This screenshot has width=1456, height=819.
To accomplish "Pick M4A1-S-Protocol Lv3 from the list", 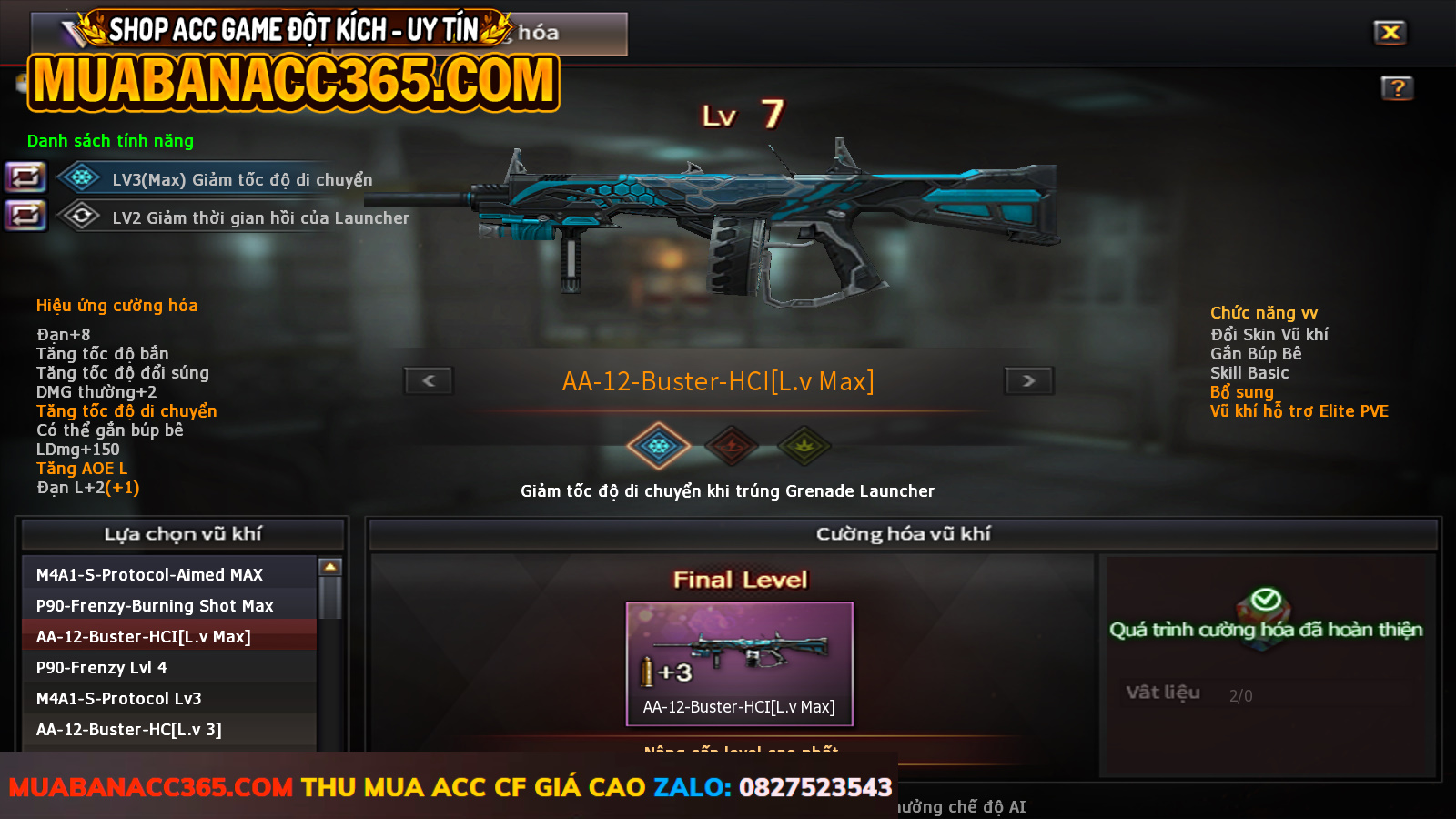I will (x=169, y=698).
